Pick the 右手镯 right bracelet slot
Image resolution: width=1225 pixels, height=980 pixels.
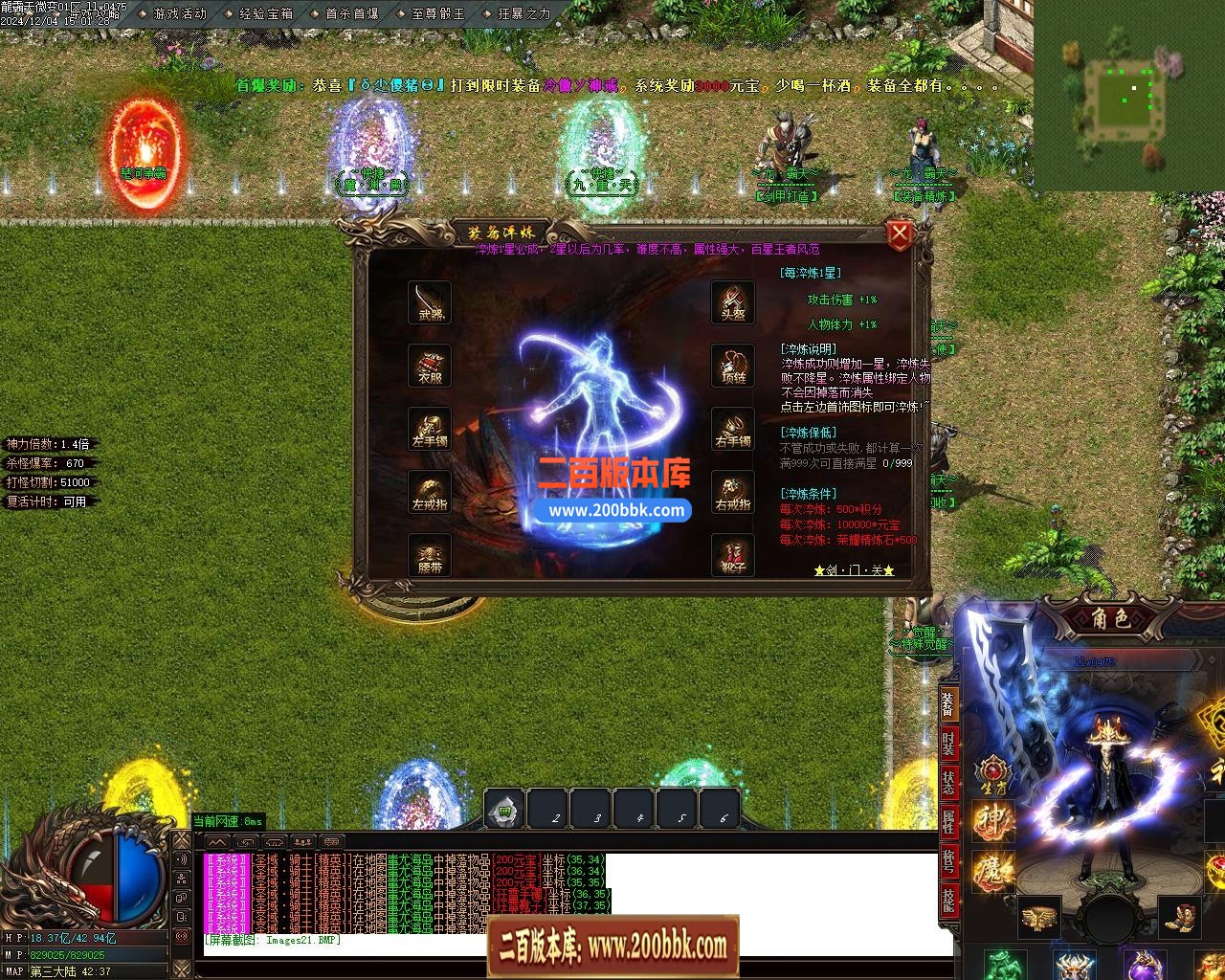733,428
